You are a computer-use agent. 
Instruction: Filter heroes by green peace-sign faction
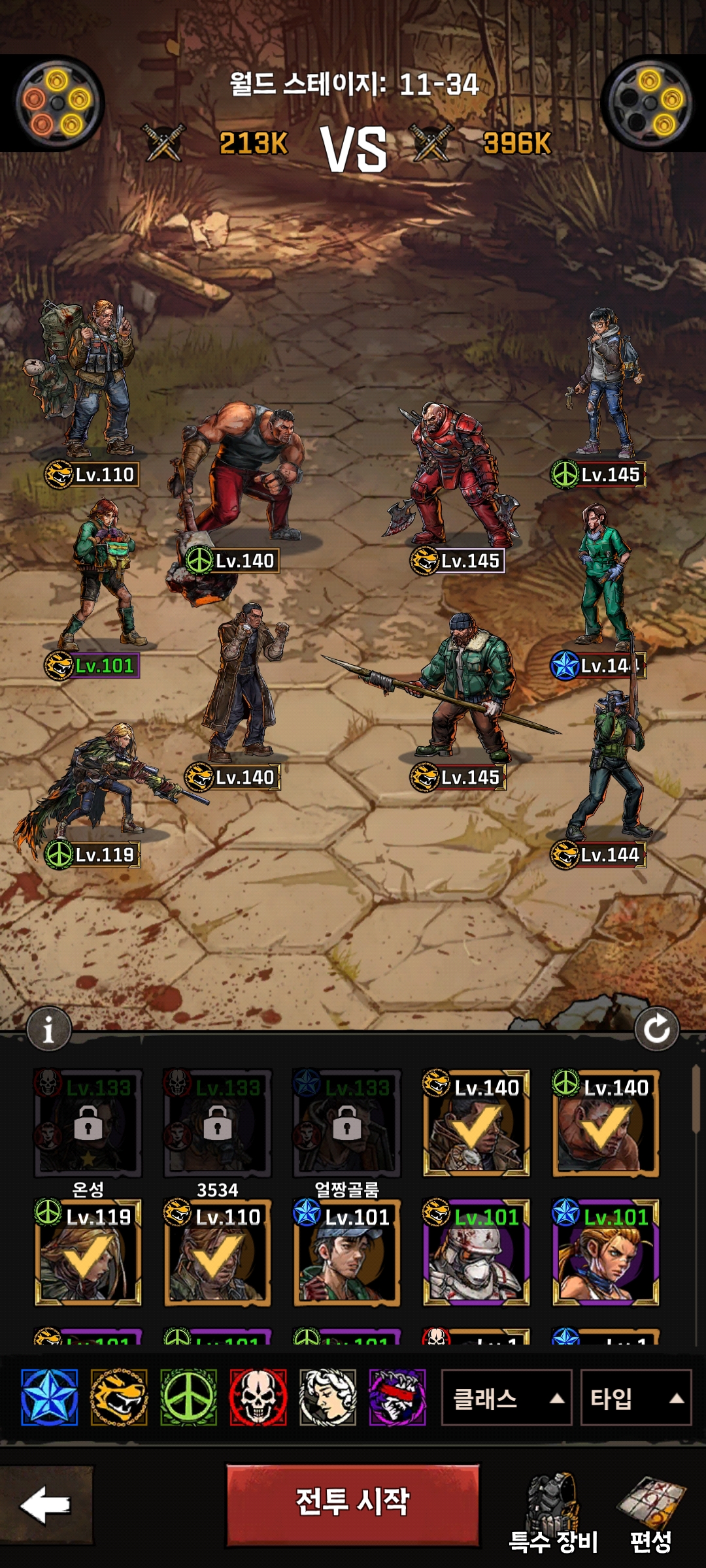(x=188, y=1397)
